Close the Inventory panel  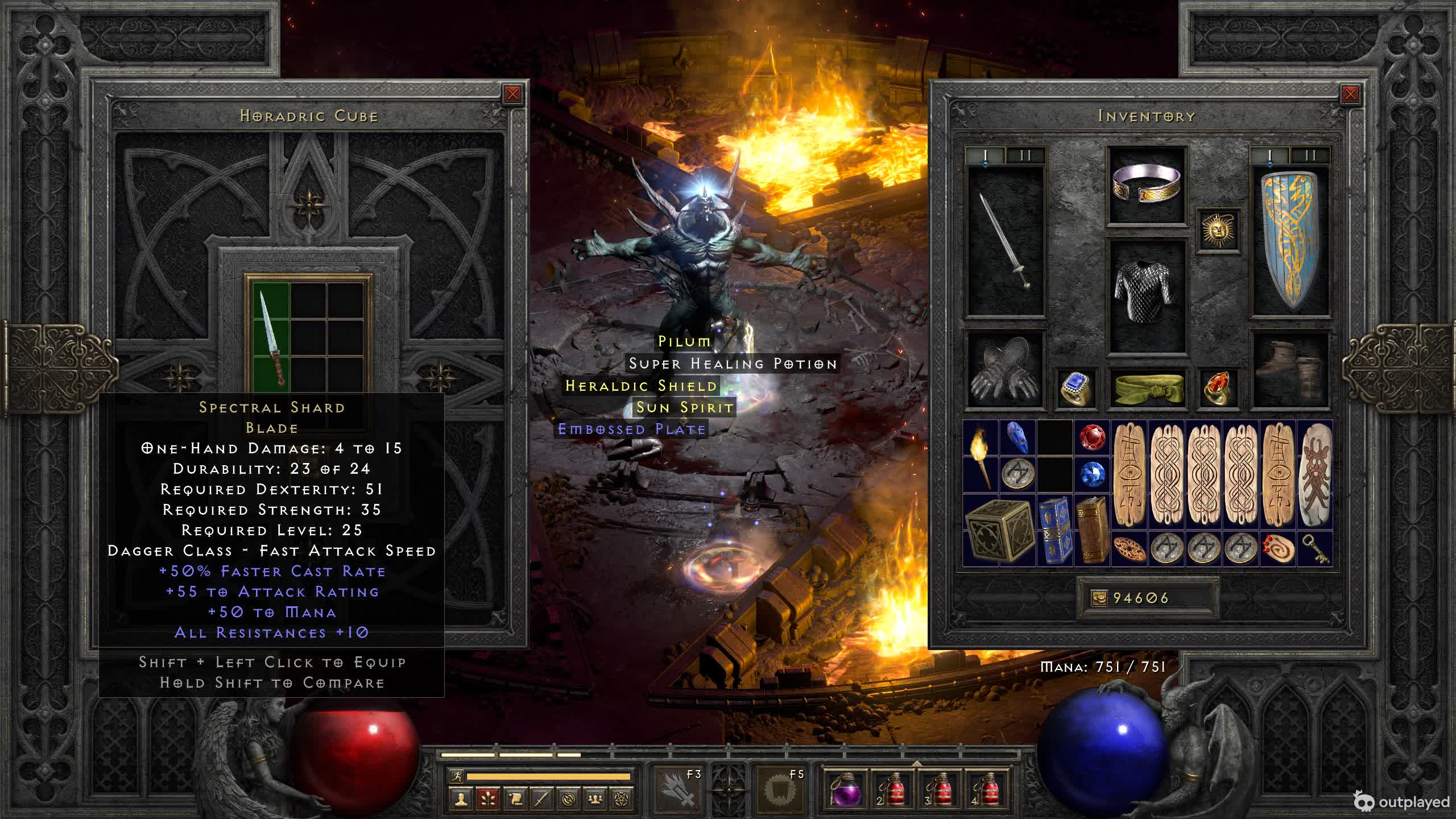(1350, 94)
